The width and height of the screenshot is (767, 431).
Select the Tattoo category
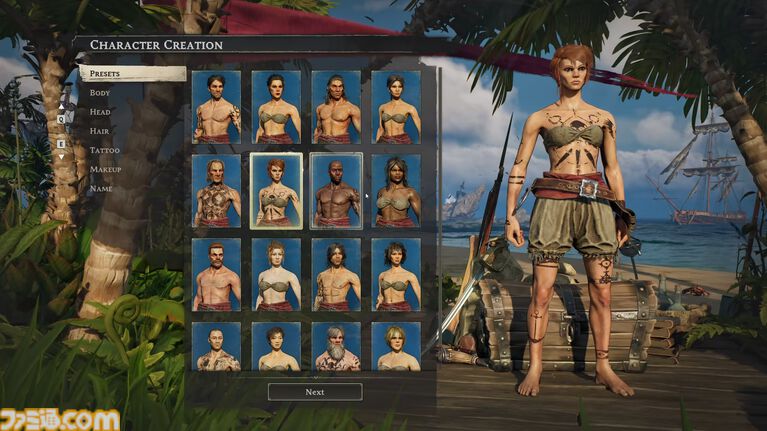[104, 150]
